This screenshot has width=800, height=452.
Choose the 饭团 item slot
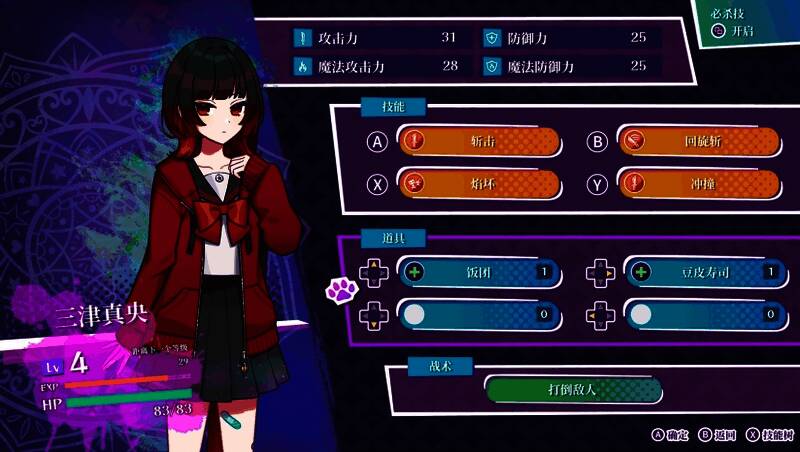click(x=478, y=271)
